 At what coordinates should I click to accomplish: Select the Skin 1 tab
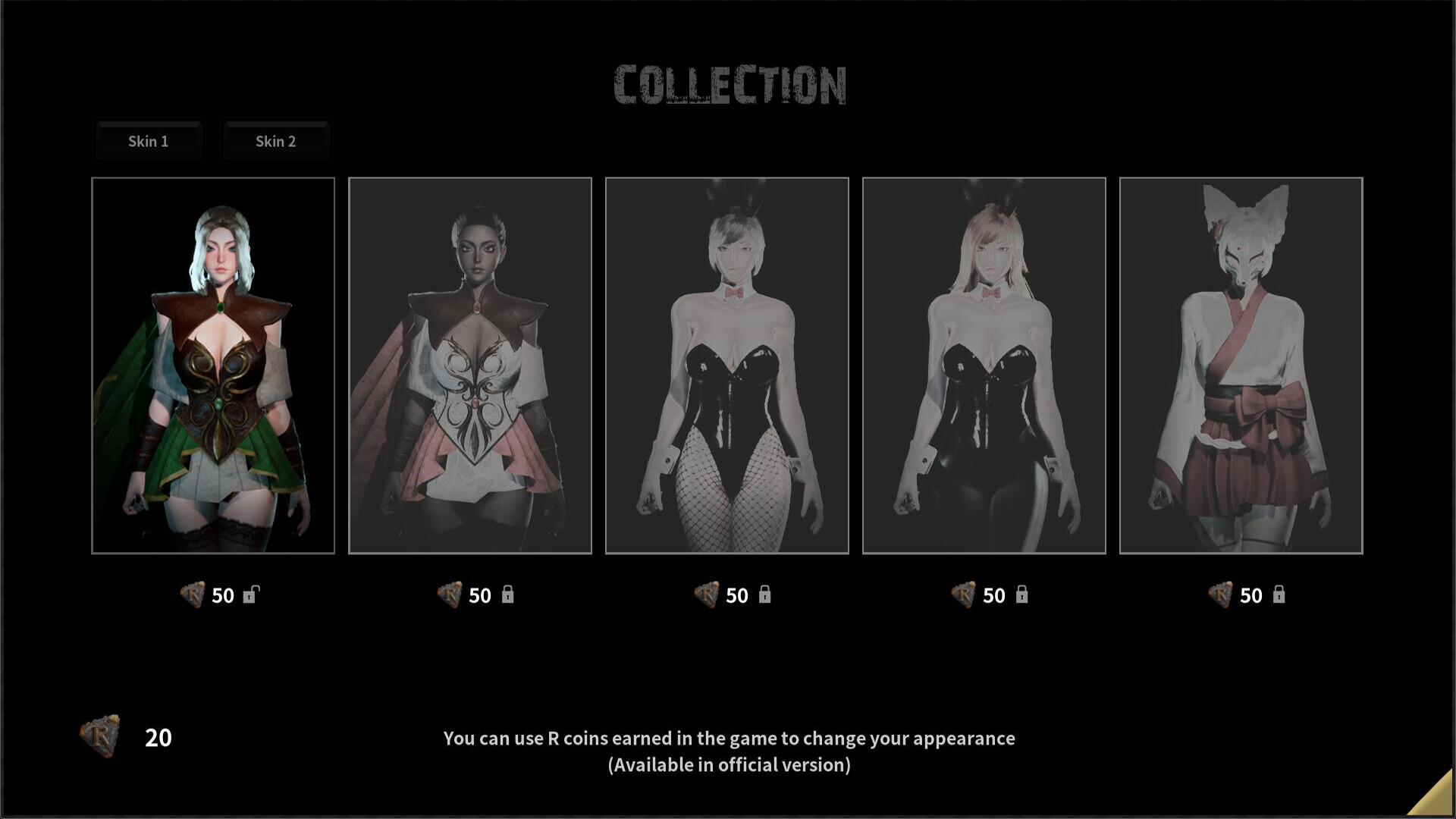tap(149, 141)
